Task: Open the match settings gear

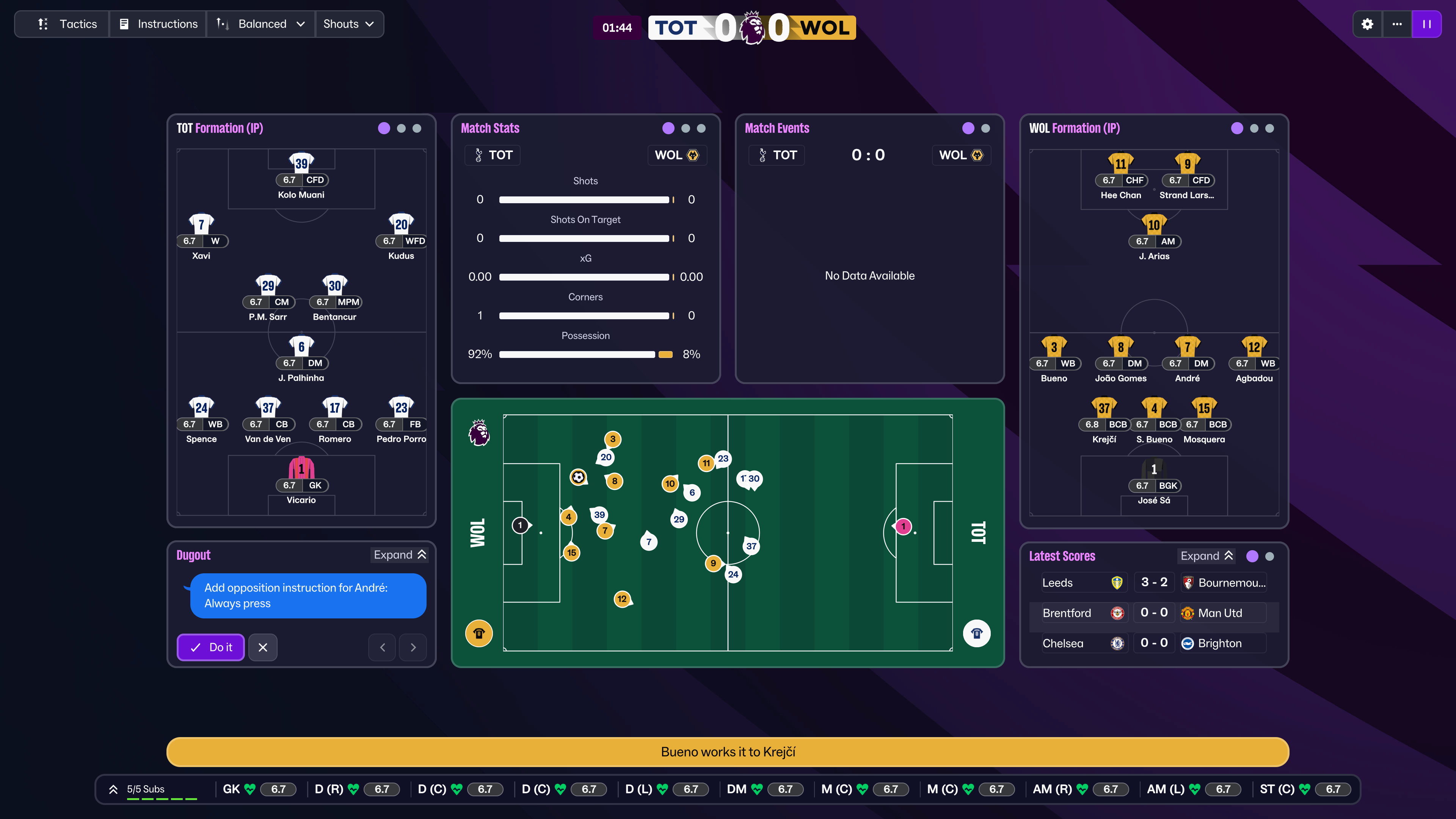Action: [x=1368, y=24]
